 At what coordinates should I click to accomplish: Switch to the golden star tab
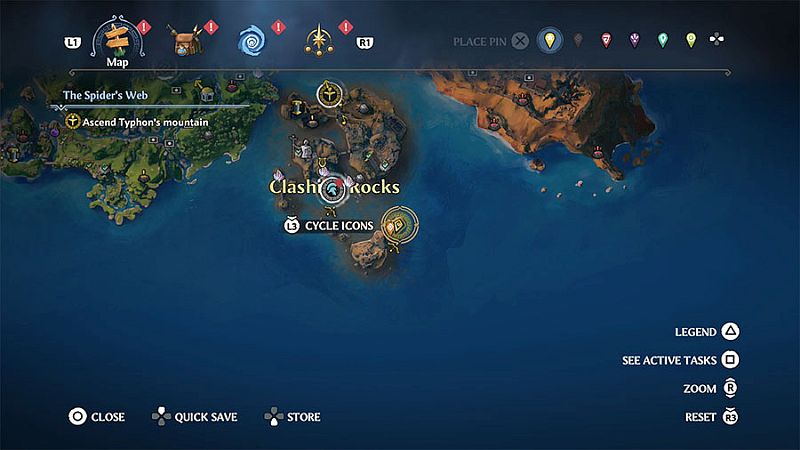(x=317, y=42)
